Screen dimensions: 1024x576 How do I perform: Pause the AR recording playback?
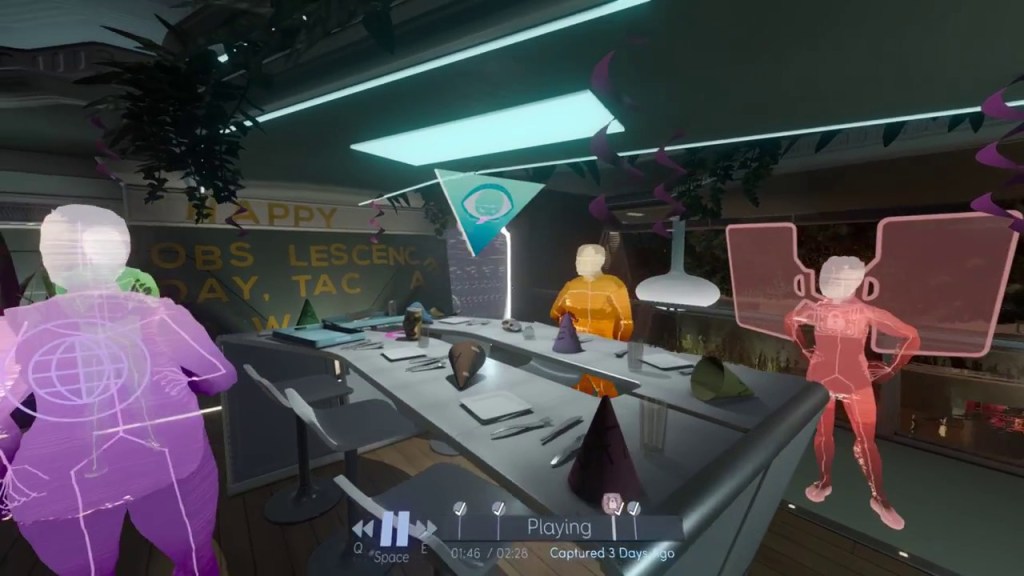click(394, 528)
